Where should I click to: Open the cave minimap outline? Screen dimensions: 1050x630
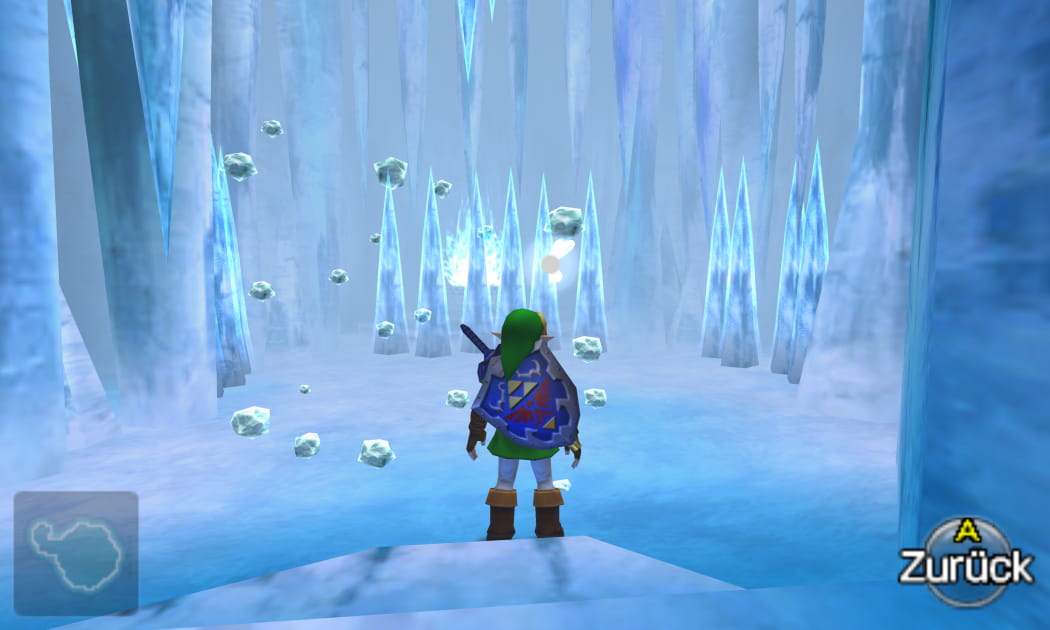click(76, 553)
